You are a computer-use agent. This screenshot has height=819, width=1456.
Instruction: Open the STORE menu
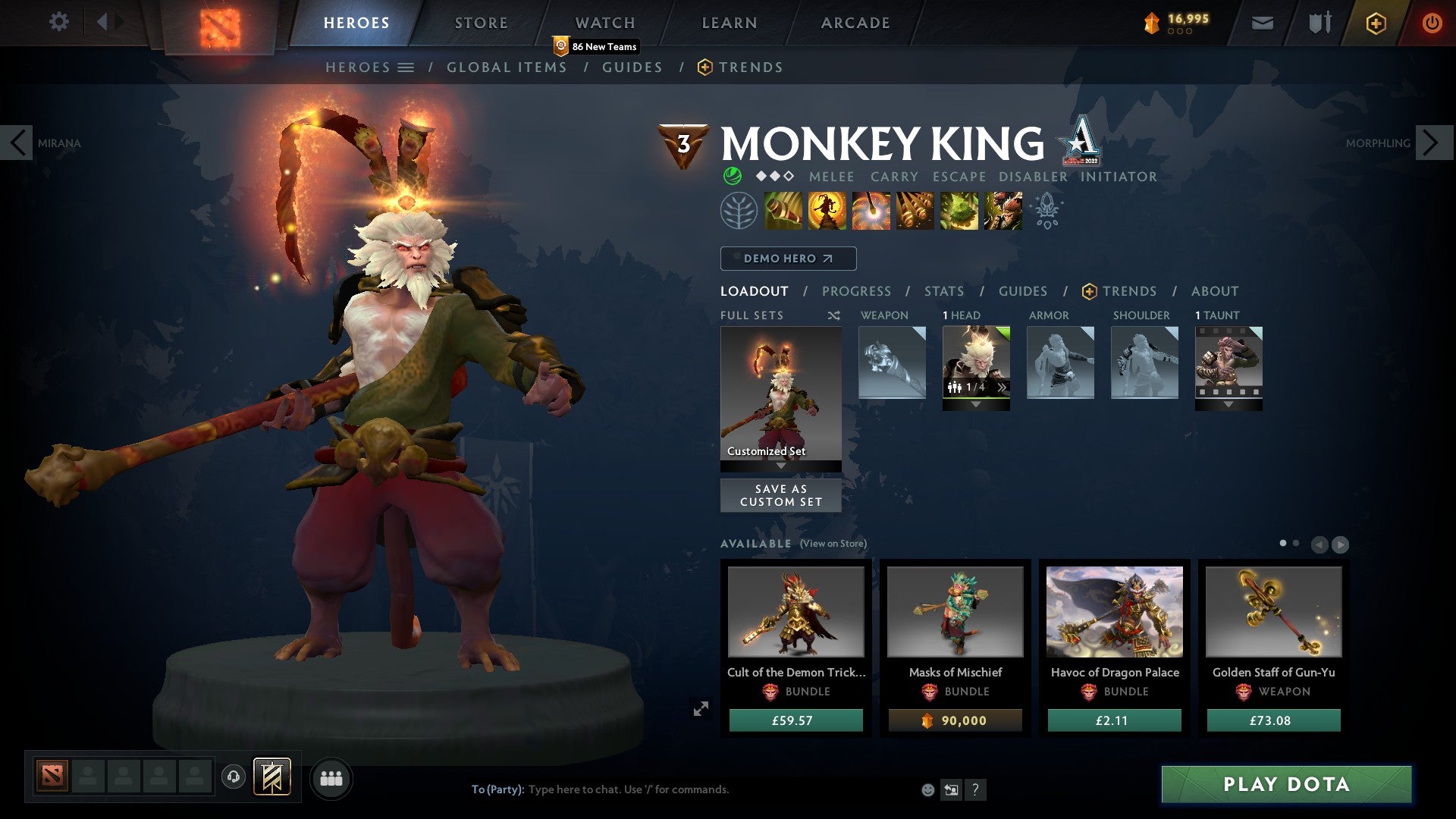coord(480,22)
